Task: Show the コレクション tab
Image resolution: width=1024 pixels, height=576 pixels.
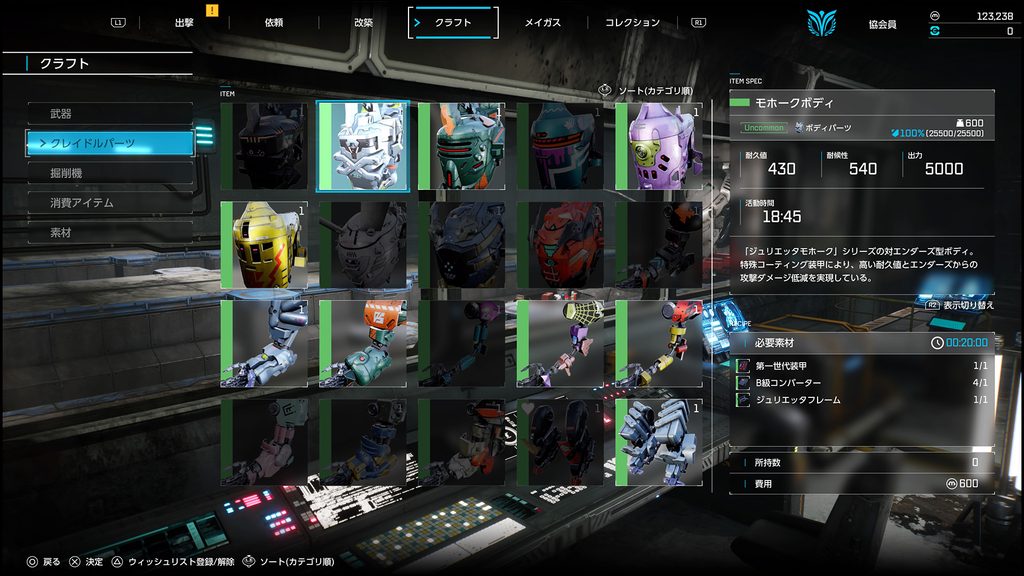Action: tap(632, 22)
